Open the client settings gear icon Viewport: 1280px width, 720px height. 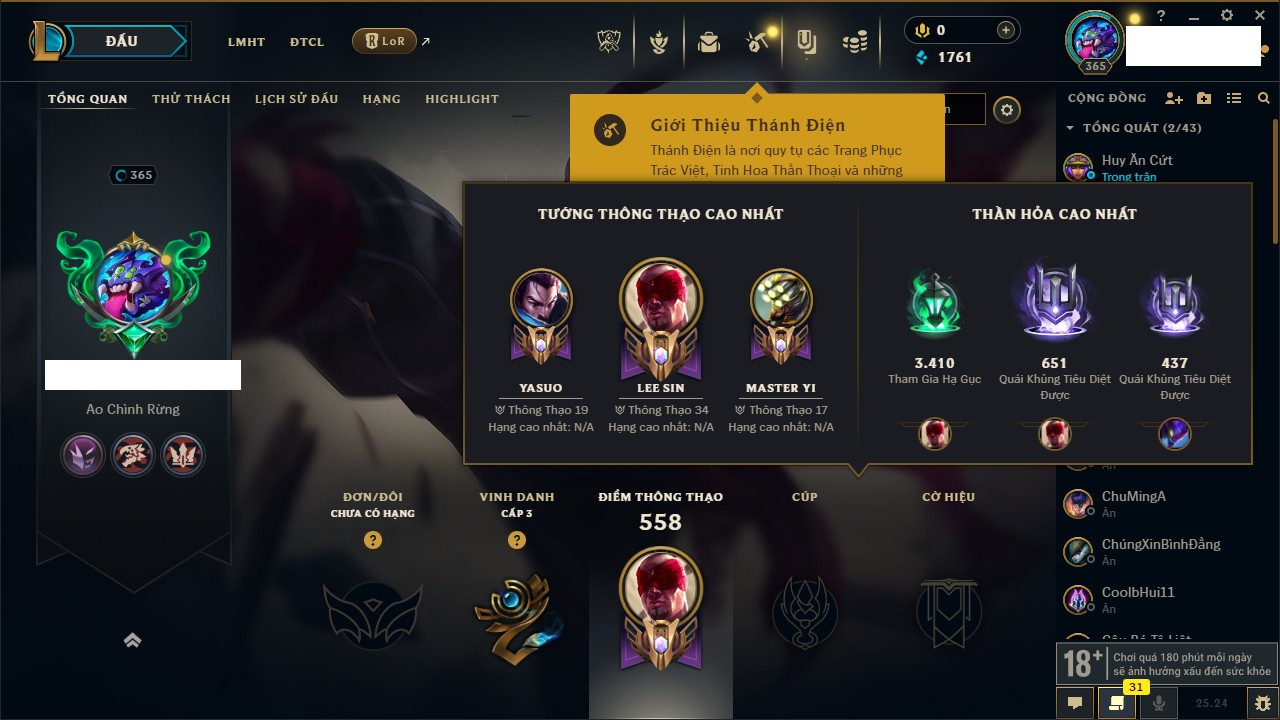point(1227,16)
